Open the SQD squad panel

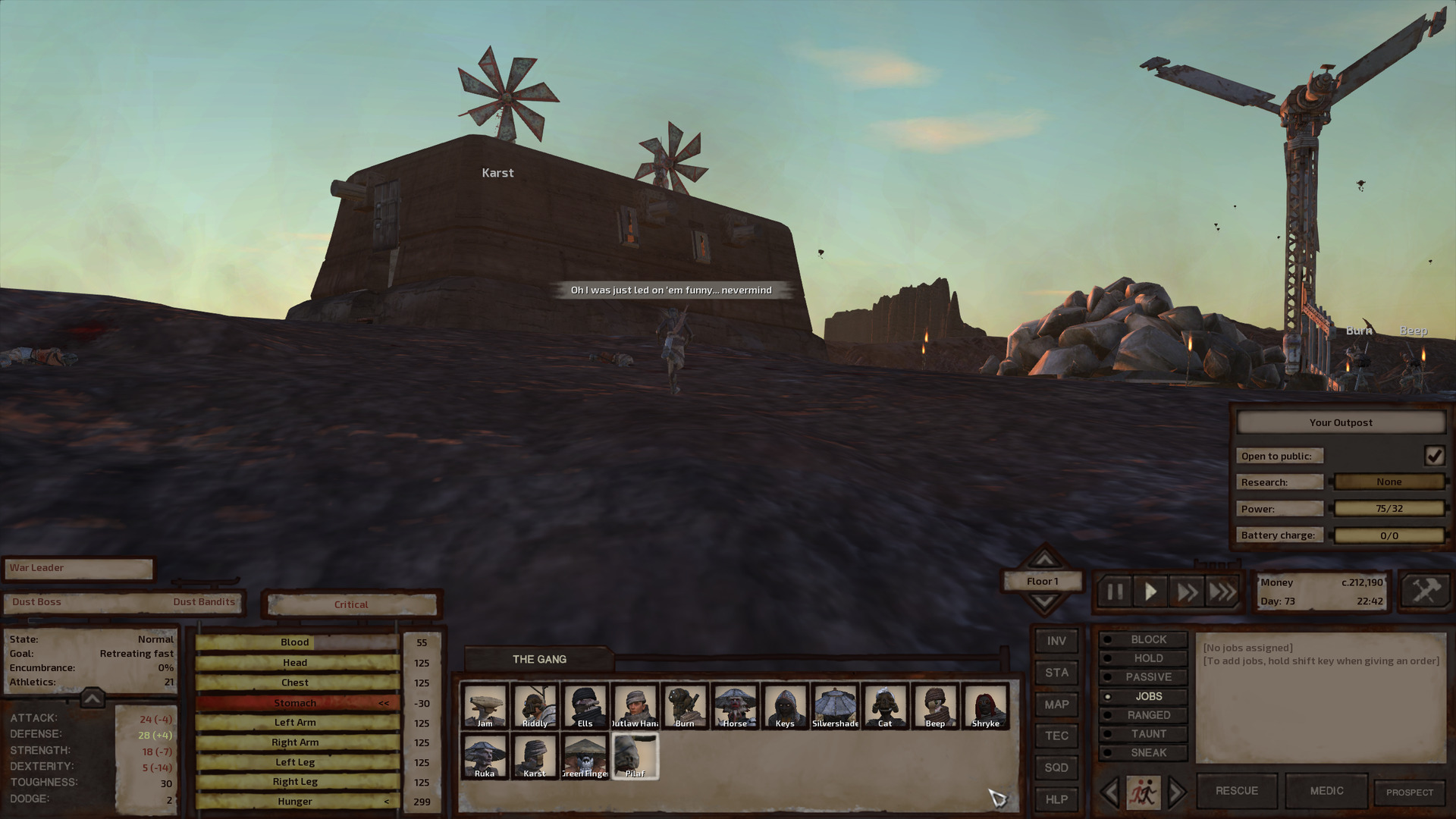pos(1056,768)
